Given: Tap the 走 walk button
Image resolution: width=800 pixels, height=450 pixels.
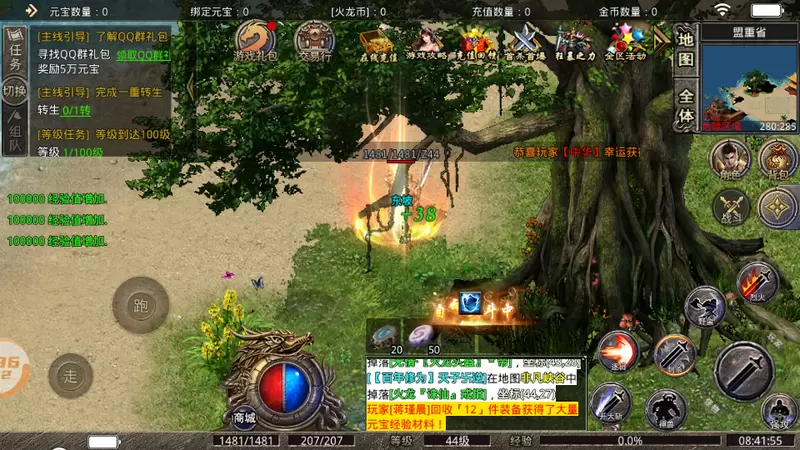Looking at the screenshot, I should 70,376.
